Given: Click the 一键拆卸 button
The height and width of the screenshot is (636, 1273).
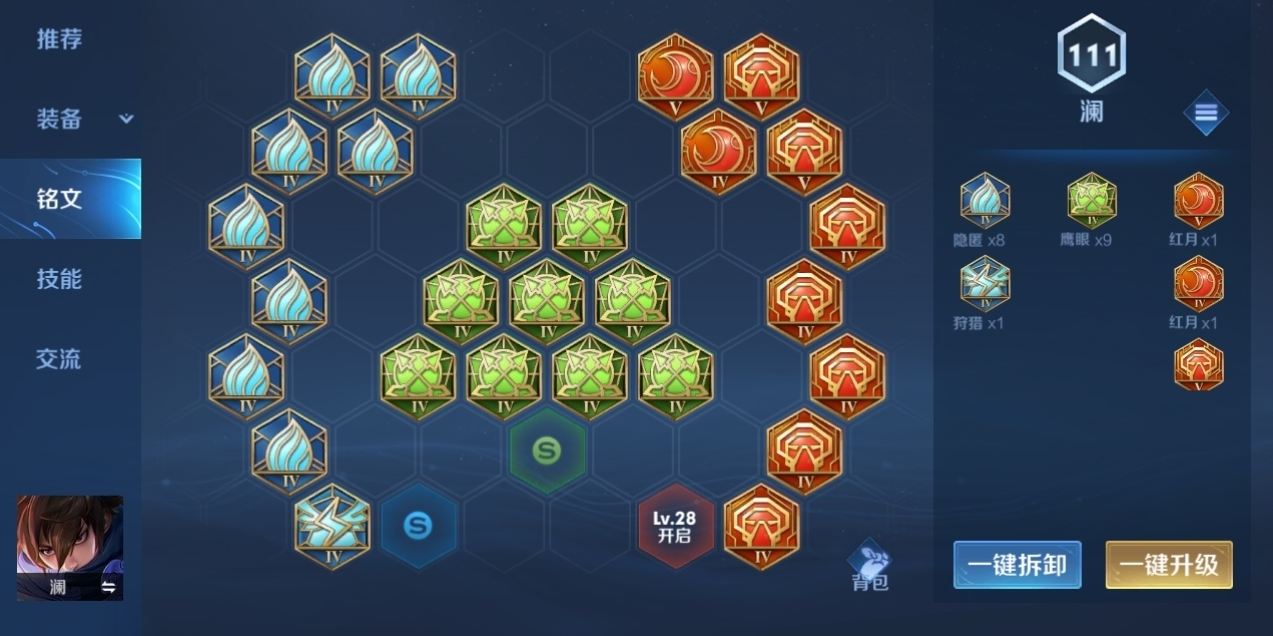Looking at the screenshot, I should pos(1017,565).
